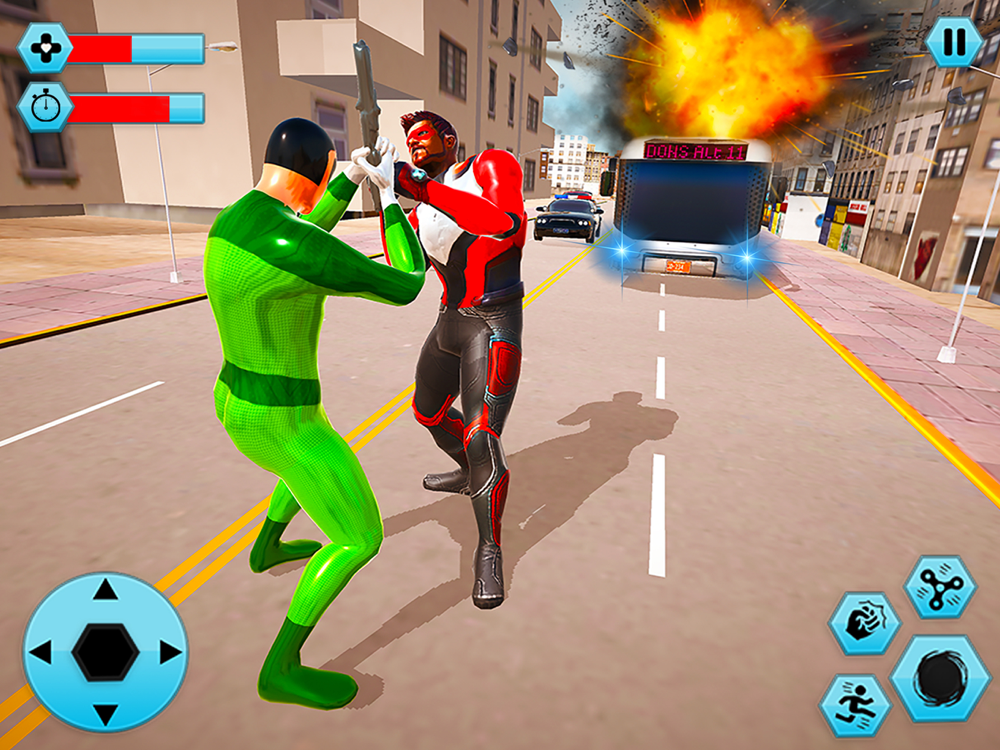This screenshot has width=1000, height=750.
Task: Pause the game with the pause button
Action: pyautogui.click(x=953, y=42)
